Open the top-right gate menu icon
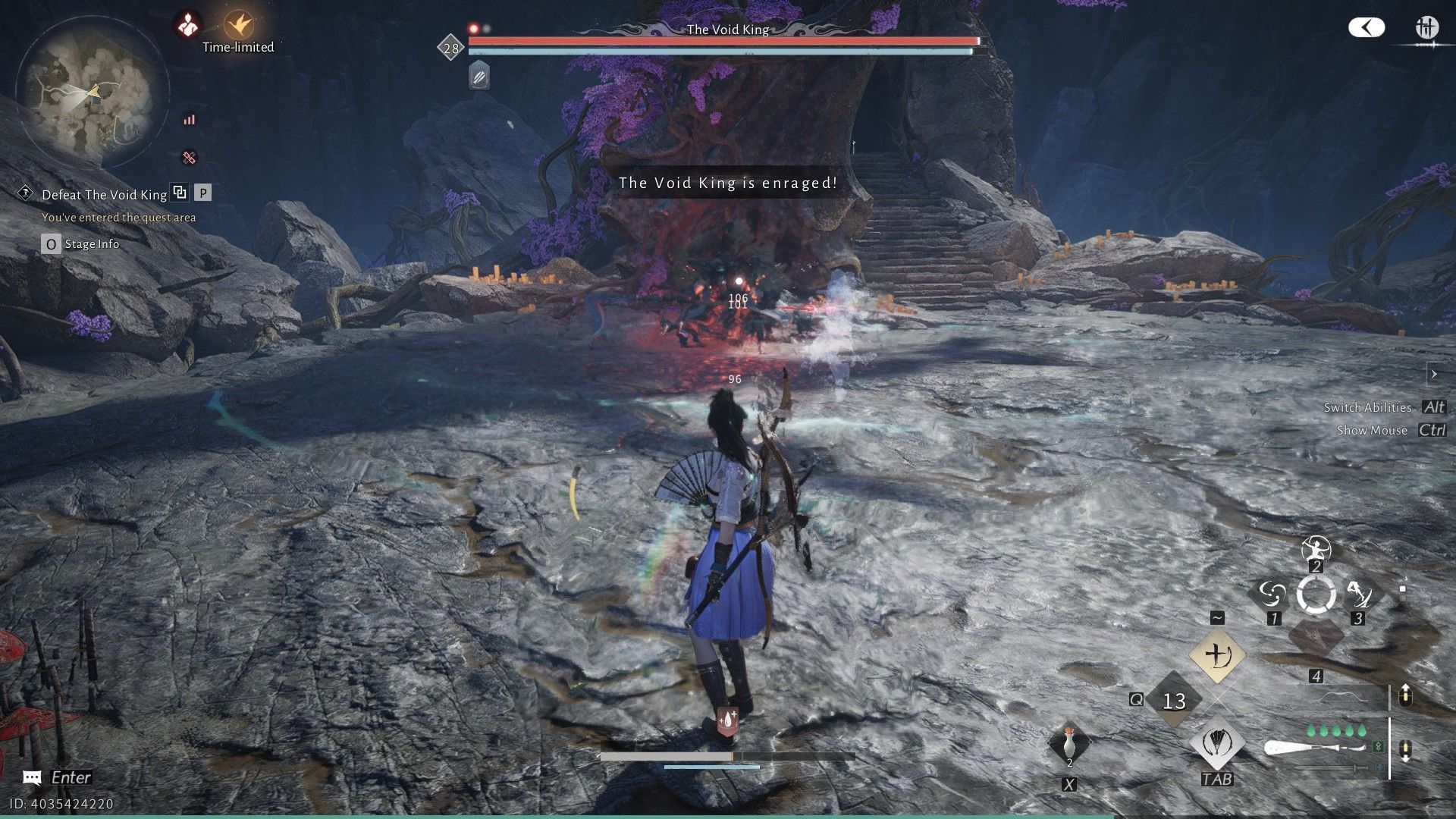This screenshot has width=1456, height=819. coord(1426,29)
